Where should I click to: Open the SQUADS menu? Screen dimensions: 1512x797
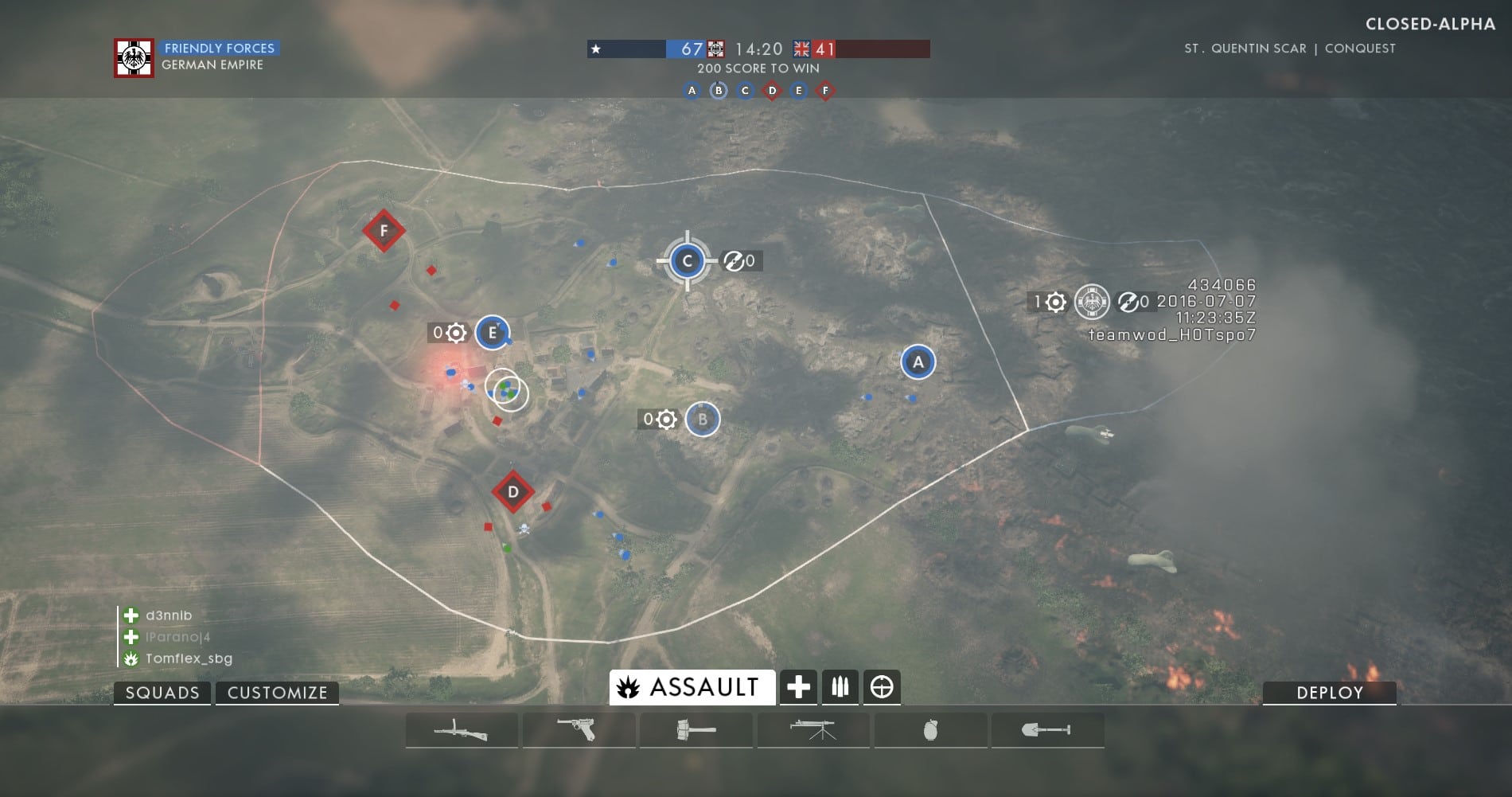pyautogui.click(x=162, y=693)
